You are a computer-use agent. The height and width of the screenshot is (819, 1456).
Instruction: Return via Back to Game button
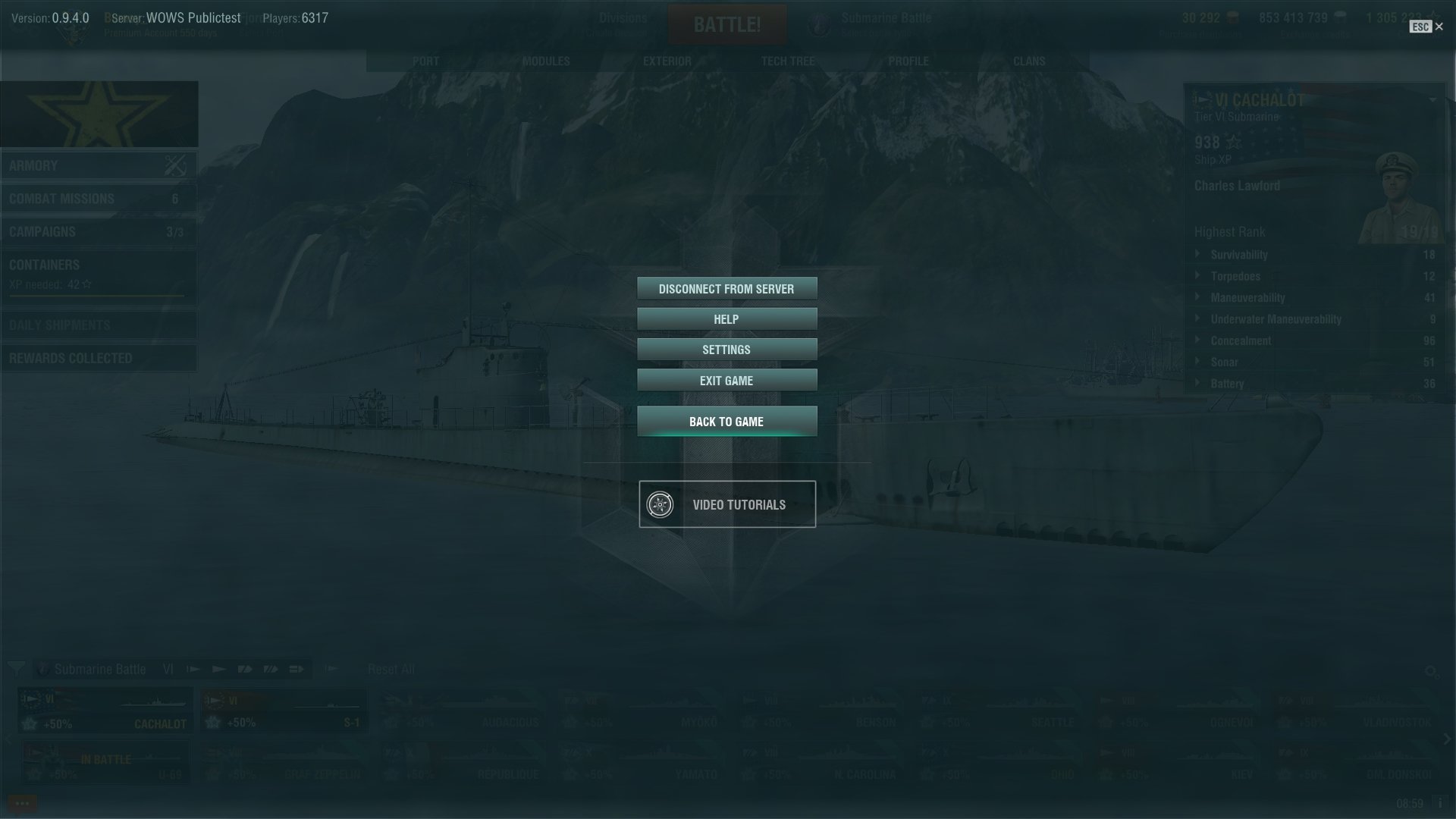726,422
